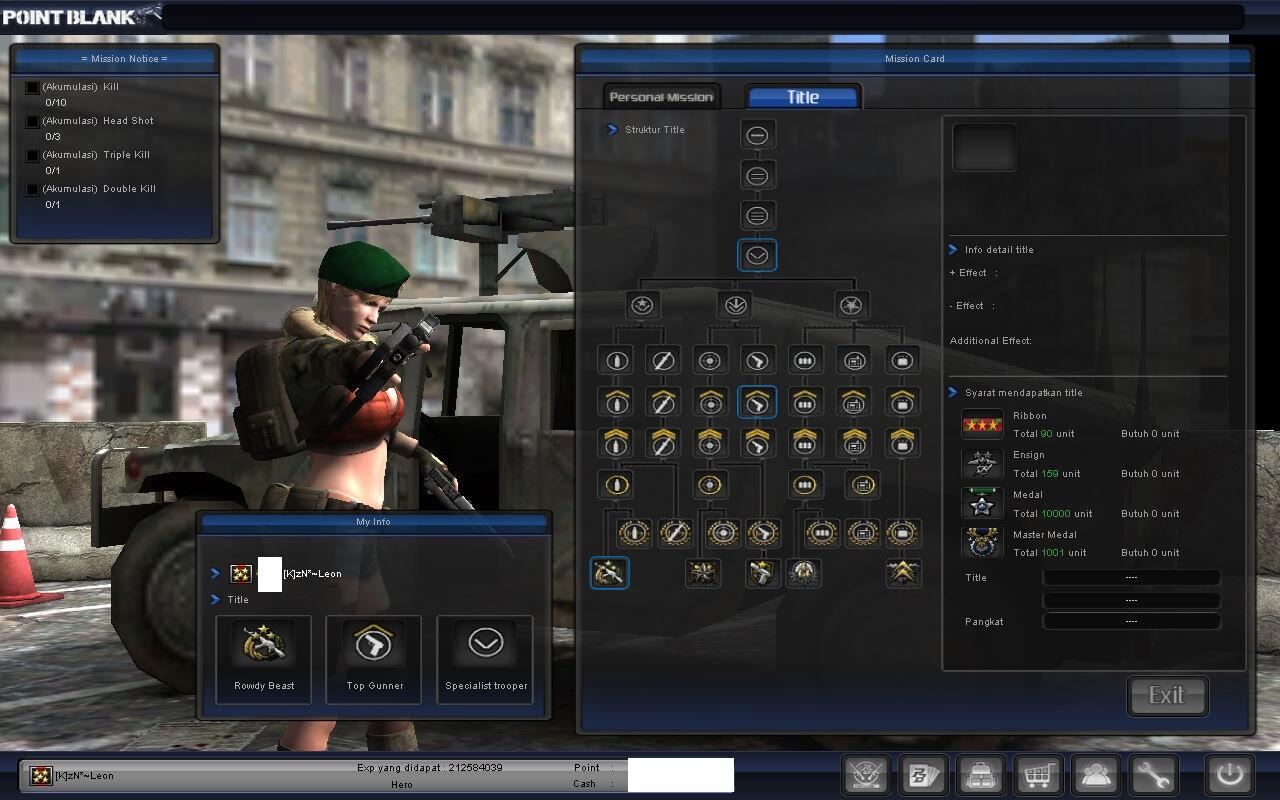Open the item shop cart icon
This screenshot has width=1280, height=800.
(1038, 775)
